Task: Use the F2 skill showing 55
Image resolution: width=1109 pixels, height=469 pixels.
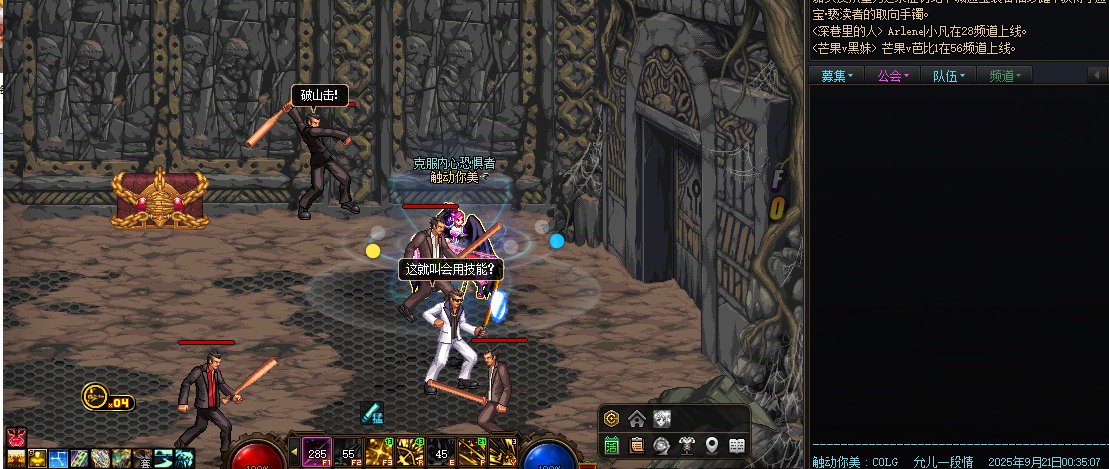Action: (348, 453)
